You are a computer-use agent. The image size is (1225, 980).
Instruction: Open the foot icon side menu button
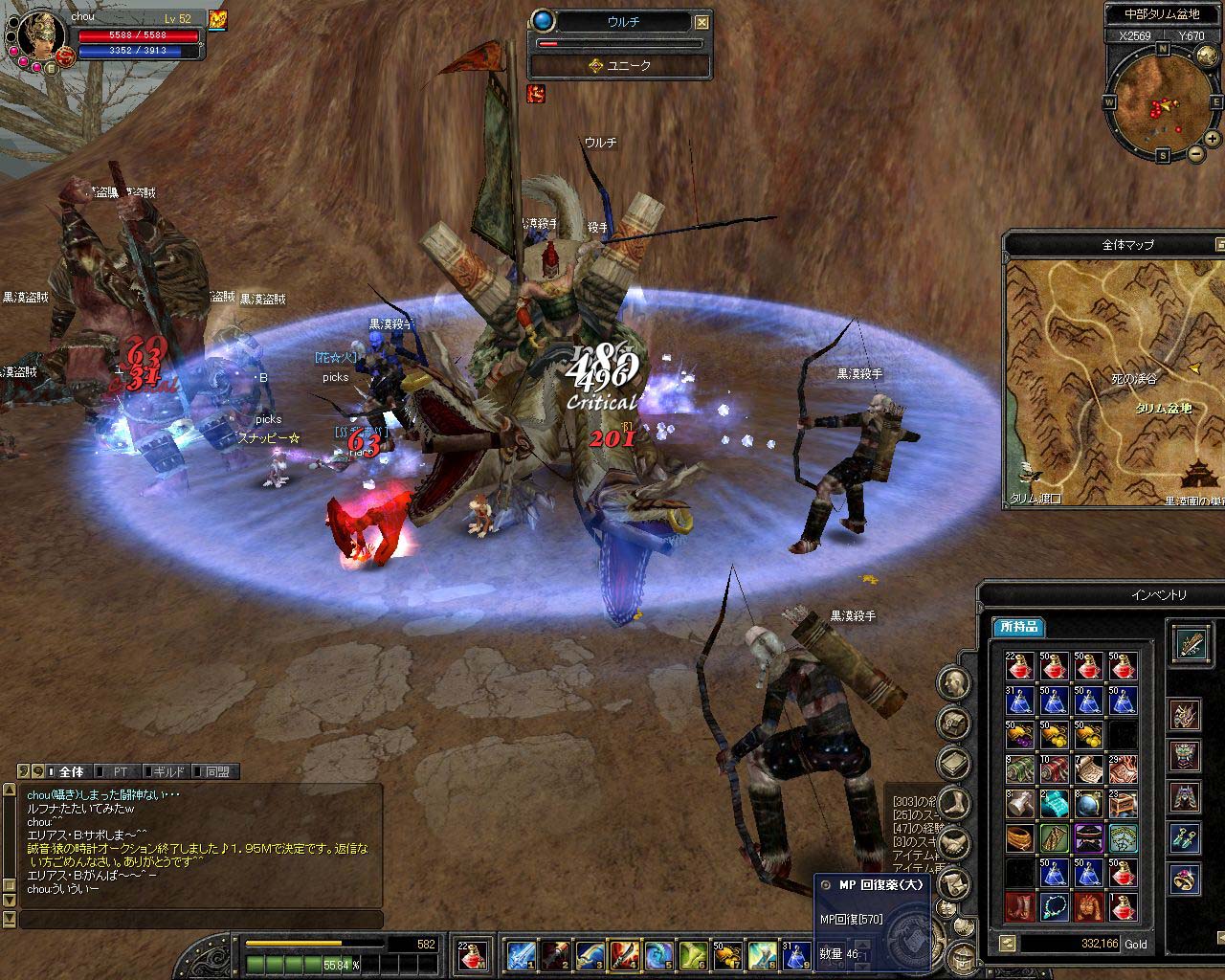954,802
